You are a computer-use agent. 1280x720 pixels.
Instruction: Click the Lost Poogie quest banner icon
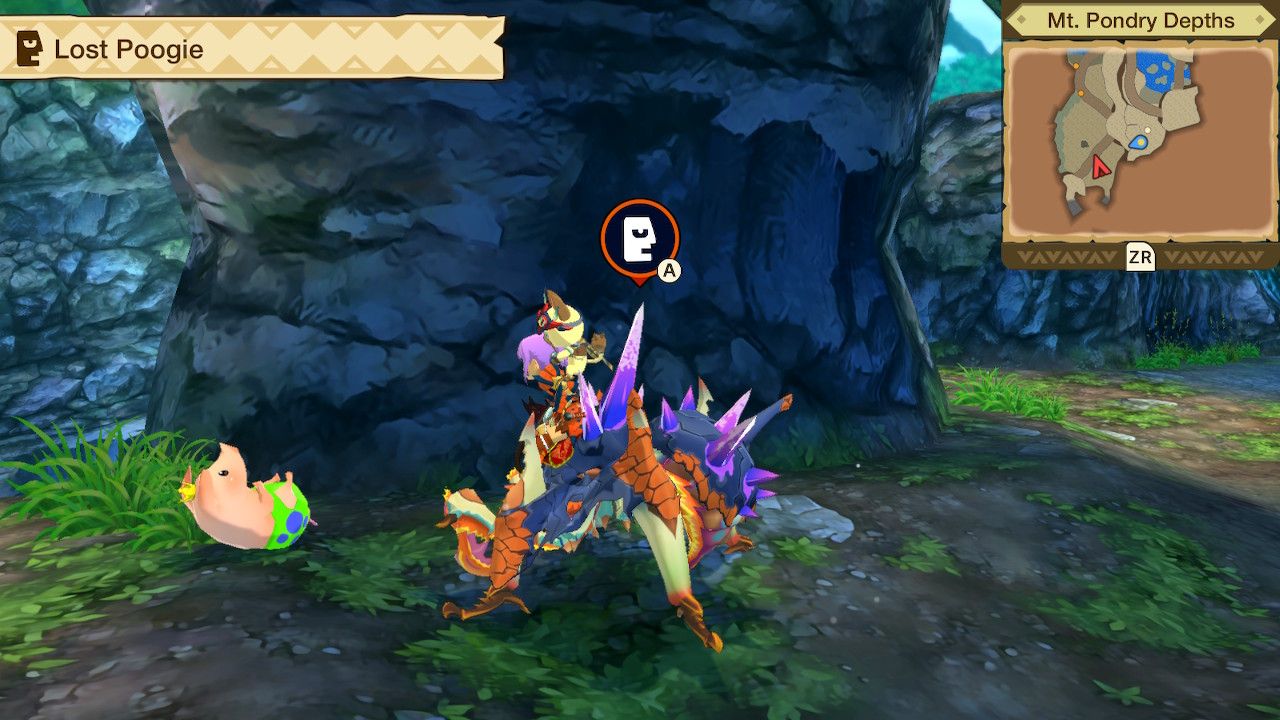point(28,48)
